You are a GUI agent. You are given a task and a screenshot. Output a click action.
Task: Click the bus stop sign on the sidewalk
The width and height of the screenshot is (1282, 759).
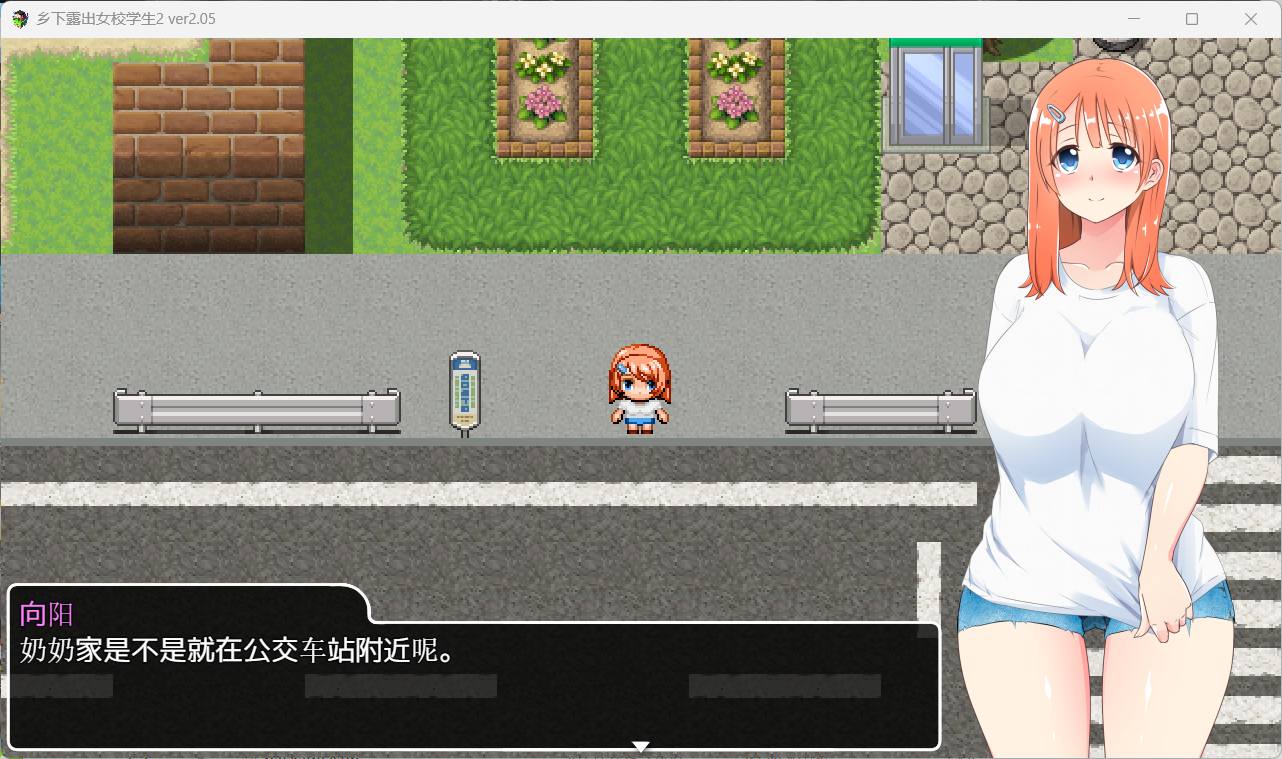[x=464, y=390]
